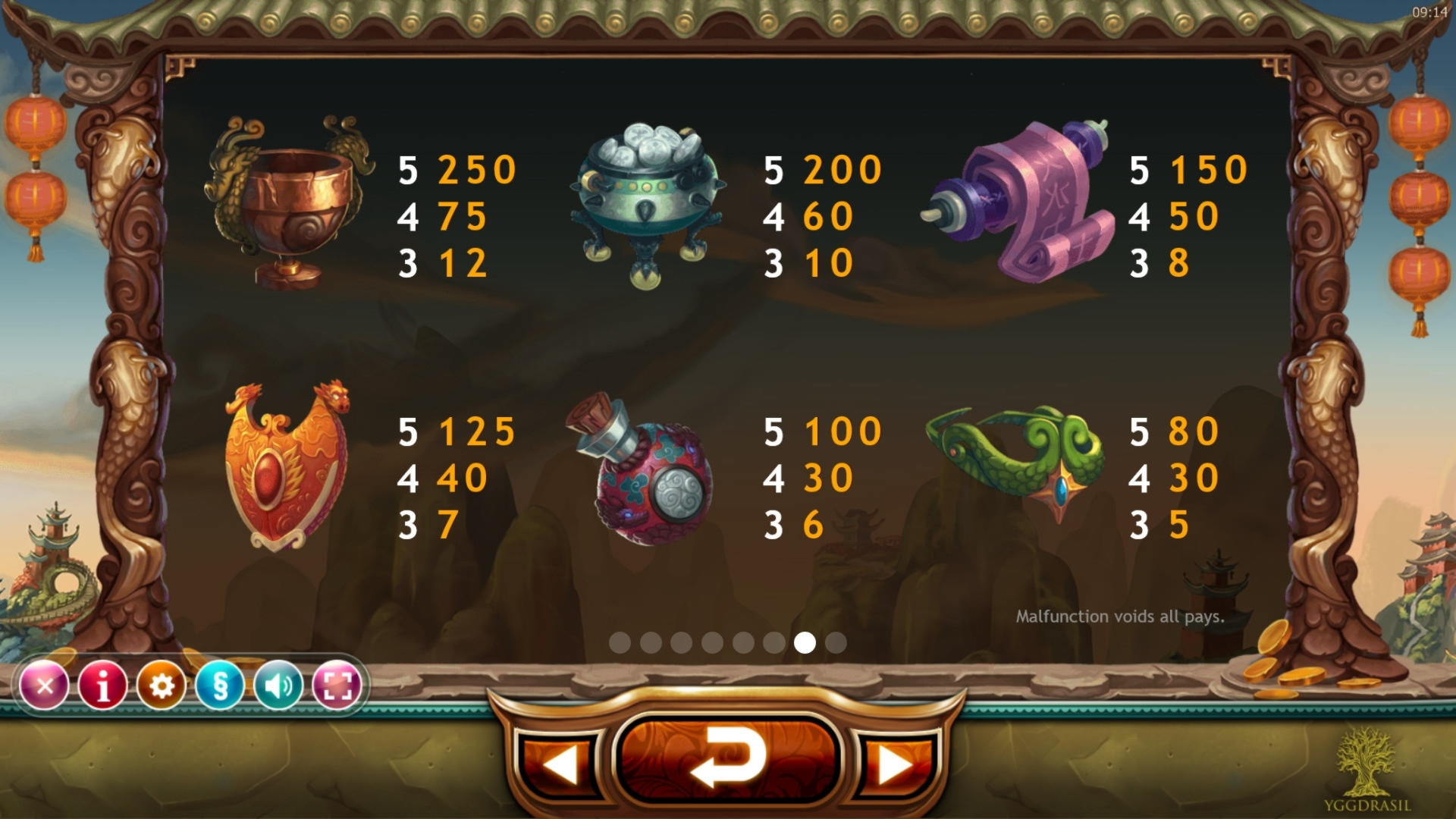Screen dimensions: 1456x819
Task: Go to the previous paytable page
Action: coord(561,764)
